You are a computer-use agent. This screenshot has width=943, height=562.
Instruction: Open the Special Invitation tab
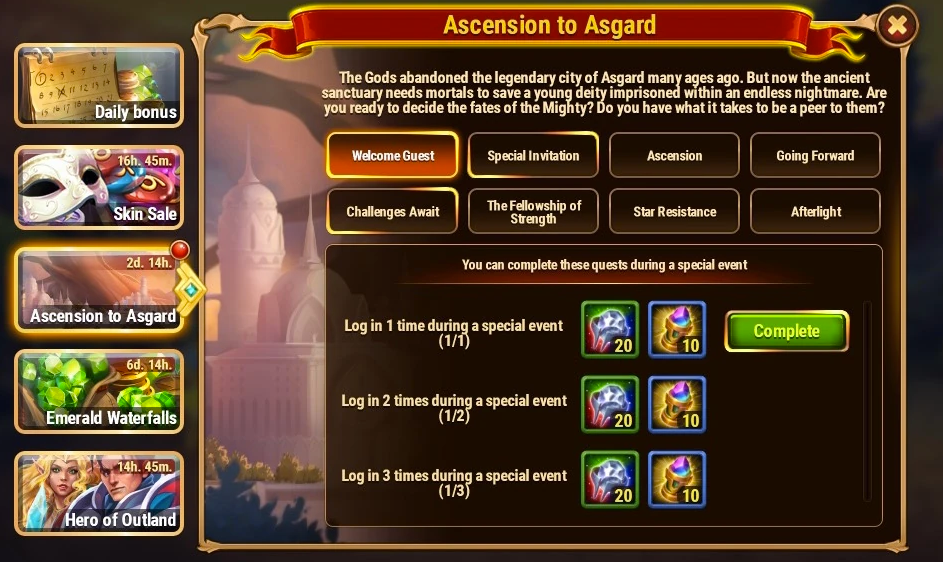click(533, 156)
